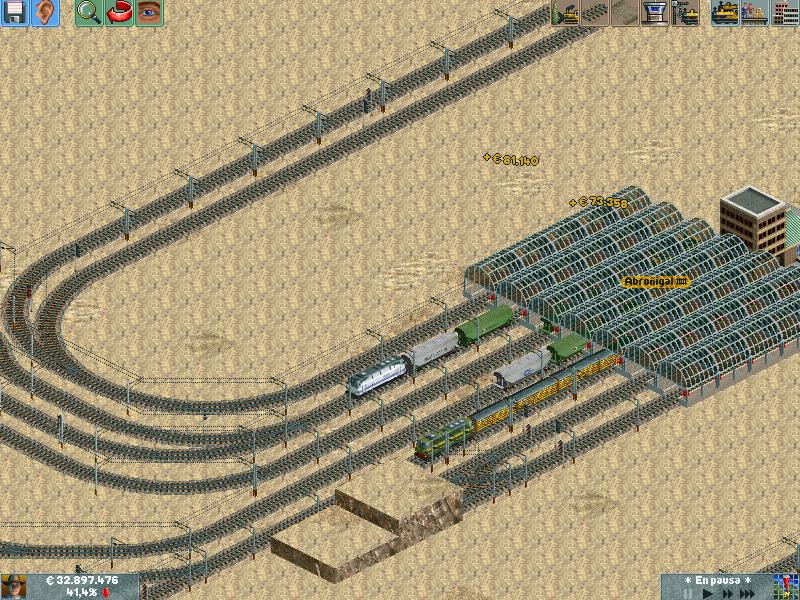Click the 'En pausa' date status panel
Screen dimensions: 800x600
pos(716,580)
